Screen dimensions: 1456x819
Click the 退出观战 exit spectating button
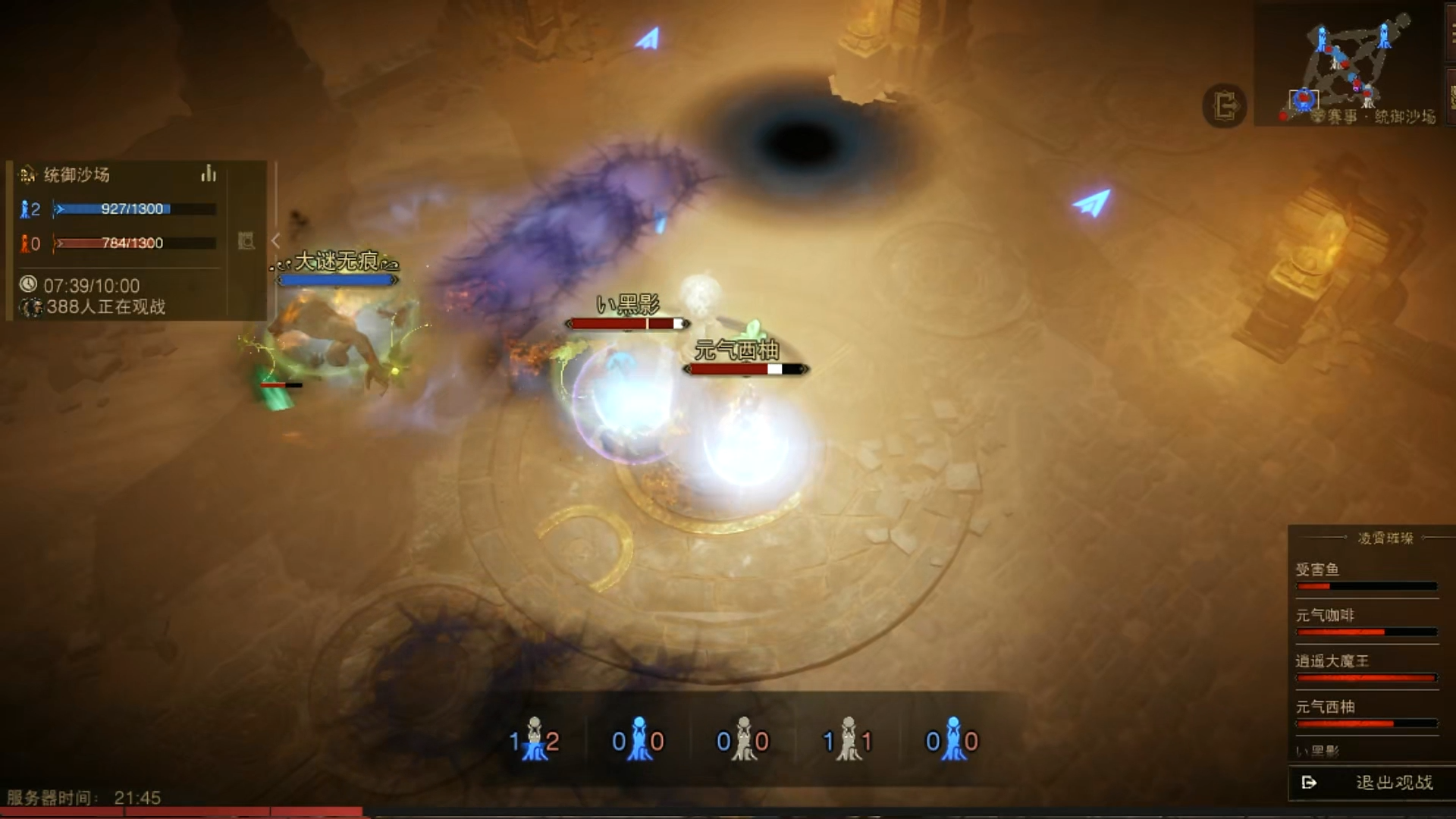(1371, 783)
